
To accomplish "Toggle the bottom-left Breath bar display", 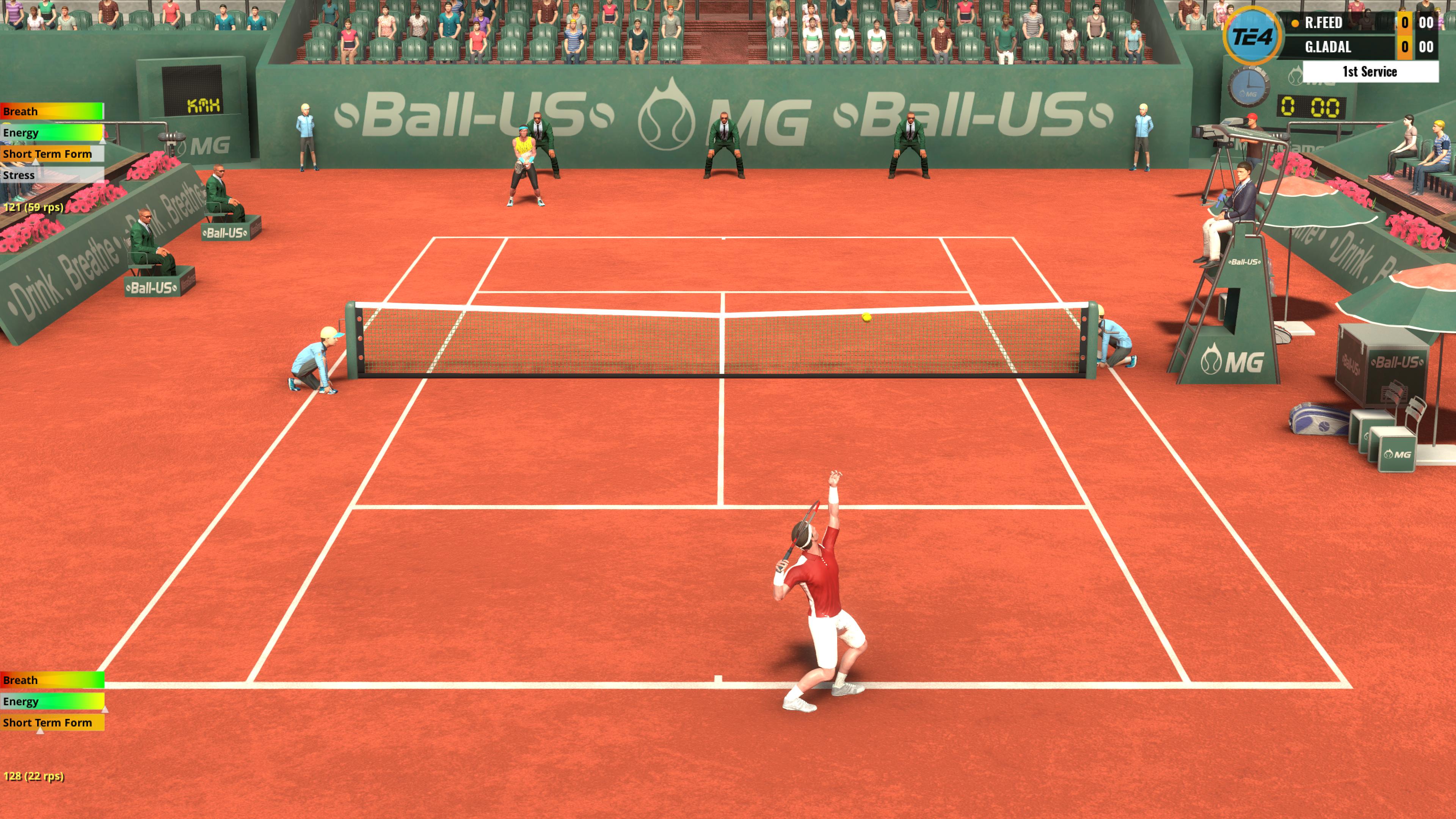I will pos(51,680).
